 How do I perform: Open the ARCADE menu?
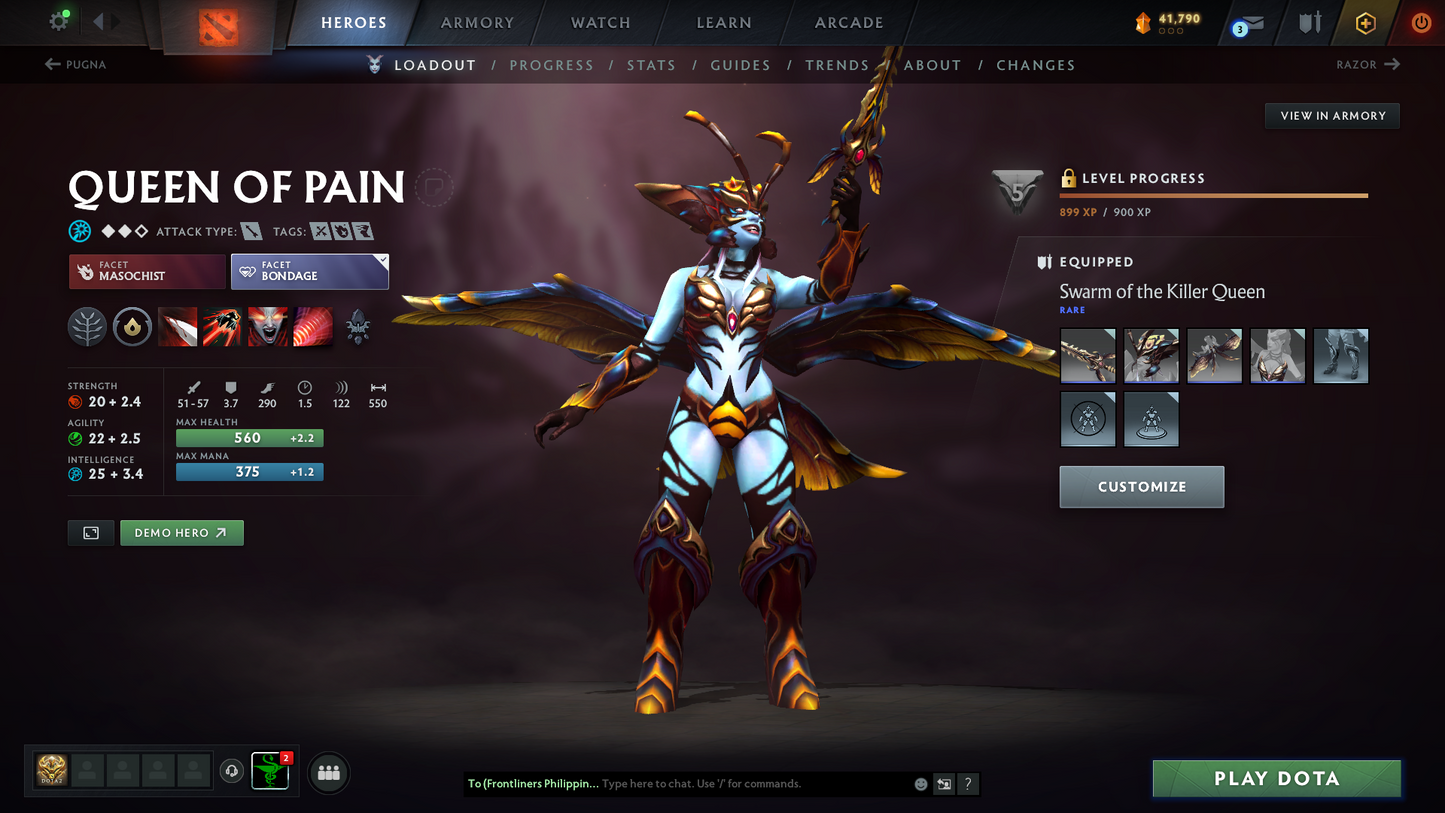[x=848, y=22]
